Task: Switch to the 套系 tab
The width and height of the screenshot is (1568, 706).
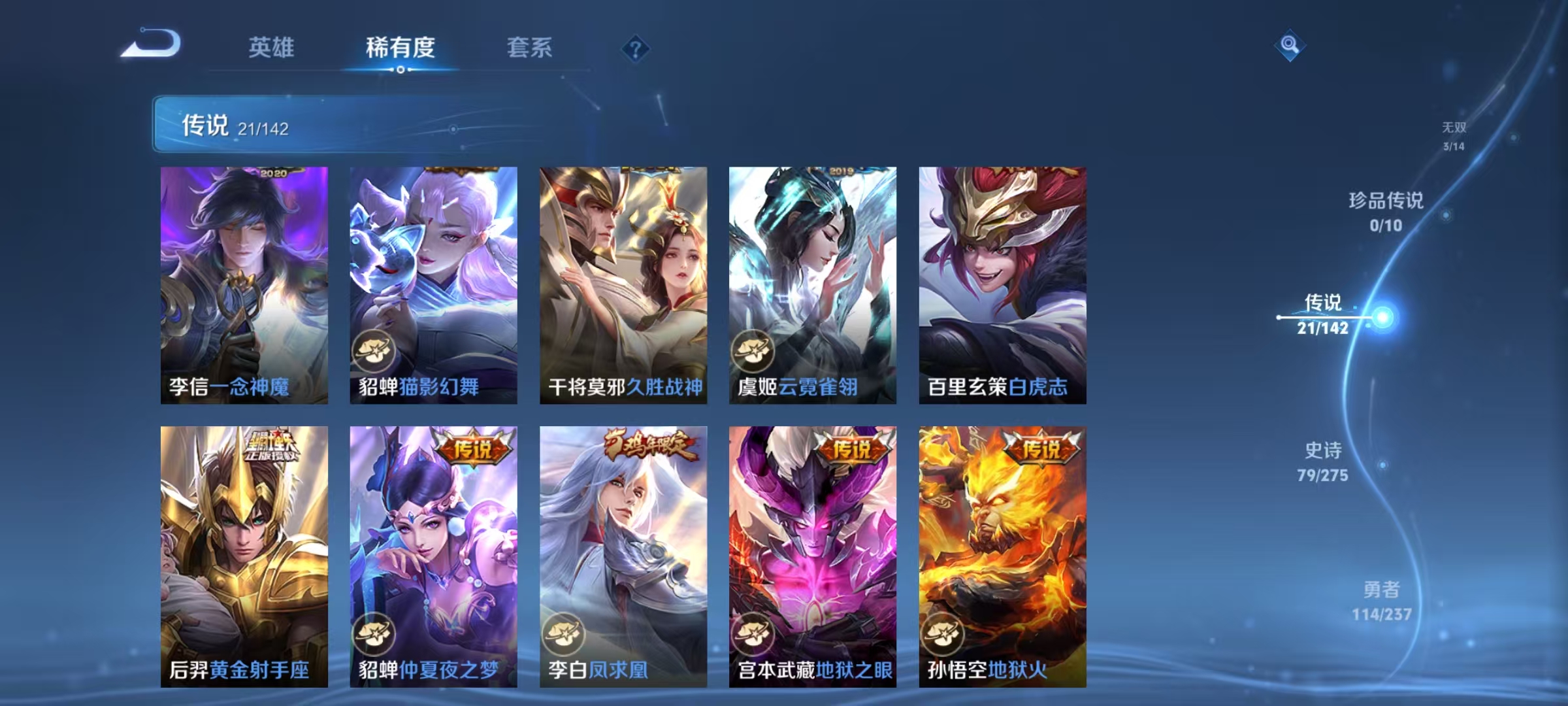Action: coord(529,48)
